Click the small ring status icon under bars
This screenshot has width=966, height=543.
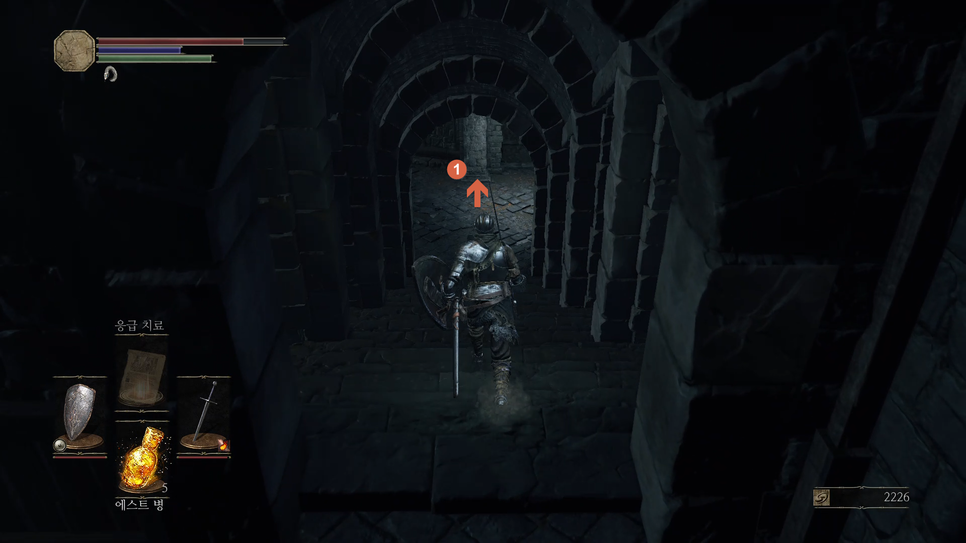pyautogui.click(x=110, y=74)
